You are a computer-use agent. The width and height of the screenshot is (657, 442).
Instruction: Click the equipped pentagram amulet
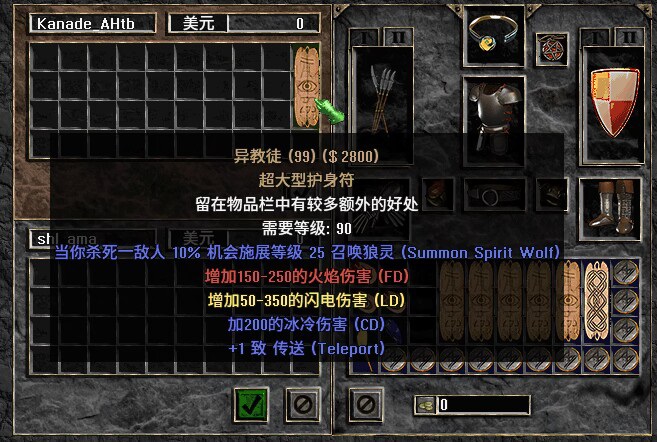click(549, 46)
